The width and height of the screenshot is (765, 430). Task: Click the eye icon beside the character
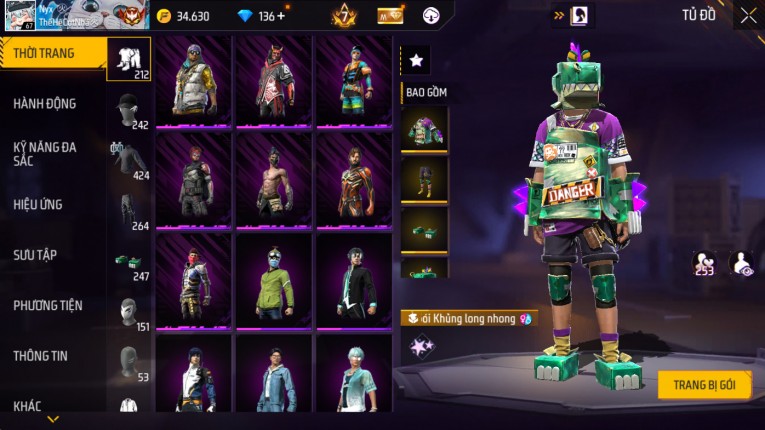[x=742, y=264]
